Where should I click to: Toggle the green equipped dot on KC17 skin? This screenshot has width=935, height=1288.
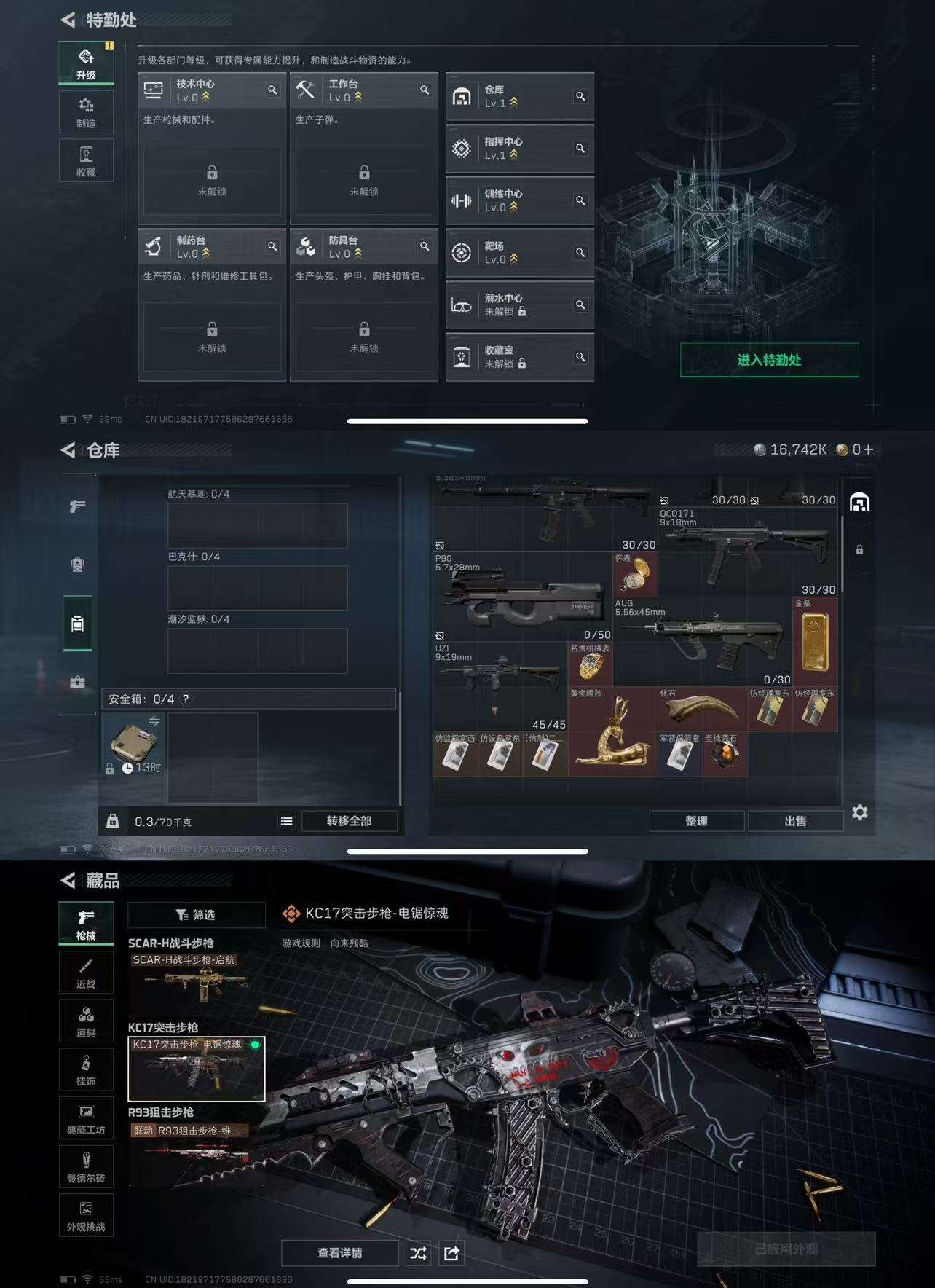click(x=255, y=1045)
